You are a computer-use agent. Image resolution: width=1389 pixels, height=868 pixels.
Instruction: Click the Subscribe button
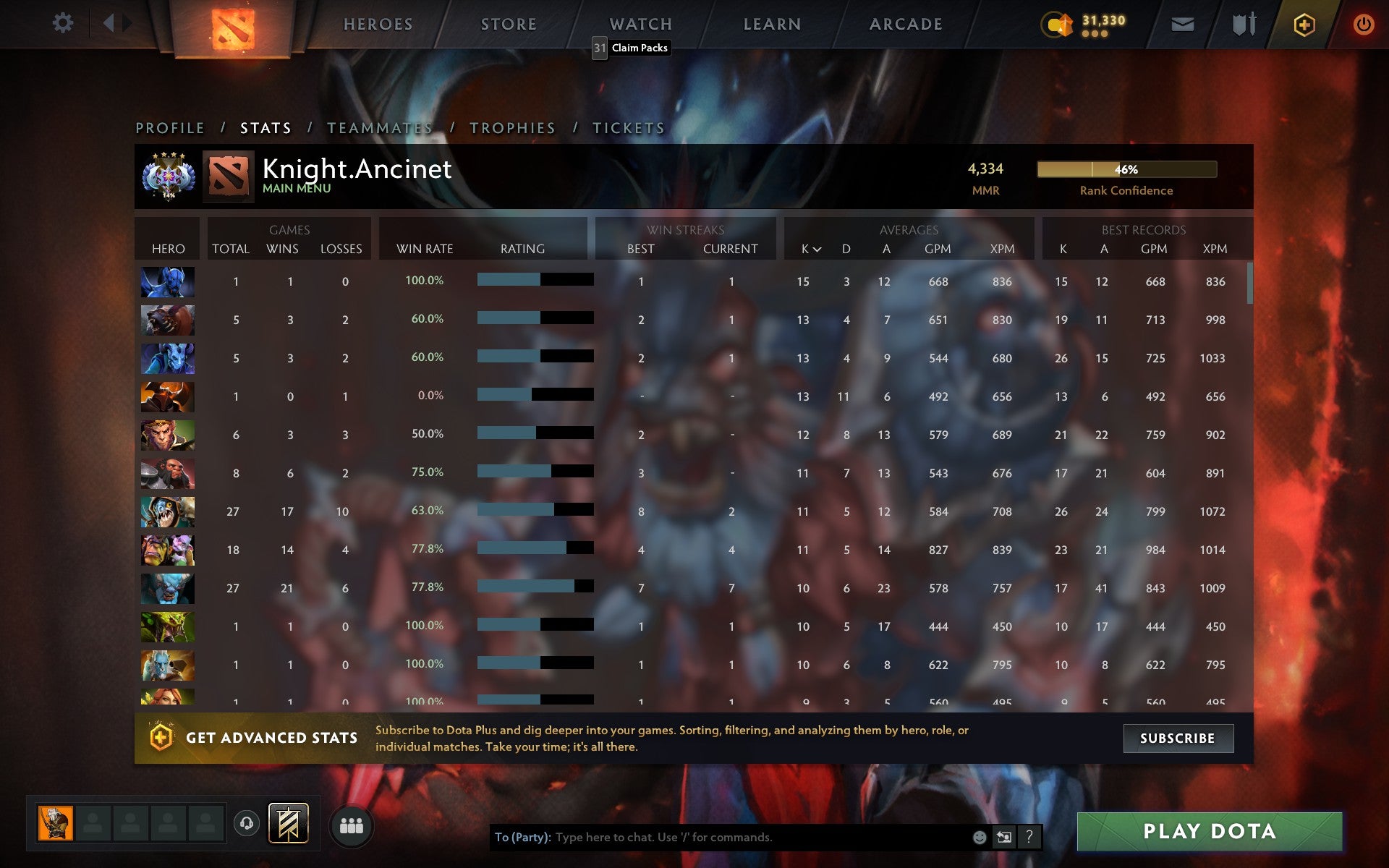pyautogui.click(x=1178, y=739)
